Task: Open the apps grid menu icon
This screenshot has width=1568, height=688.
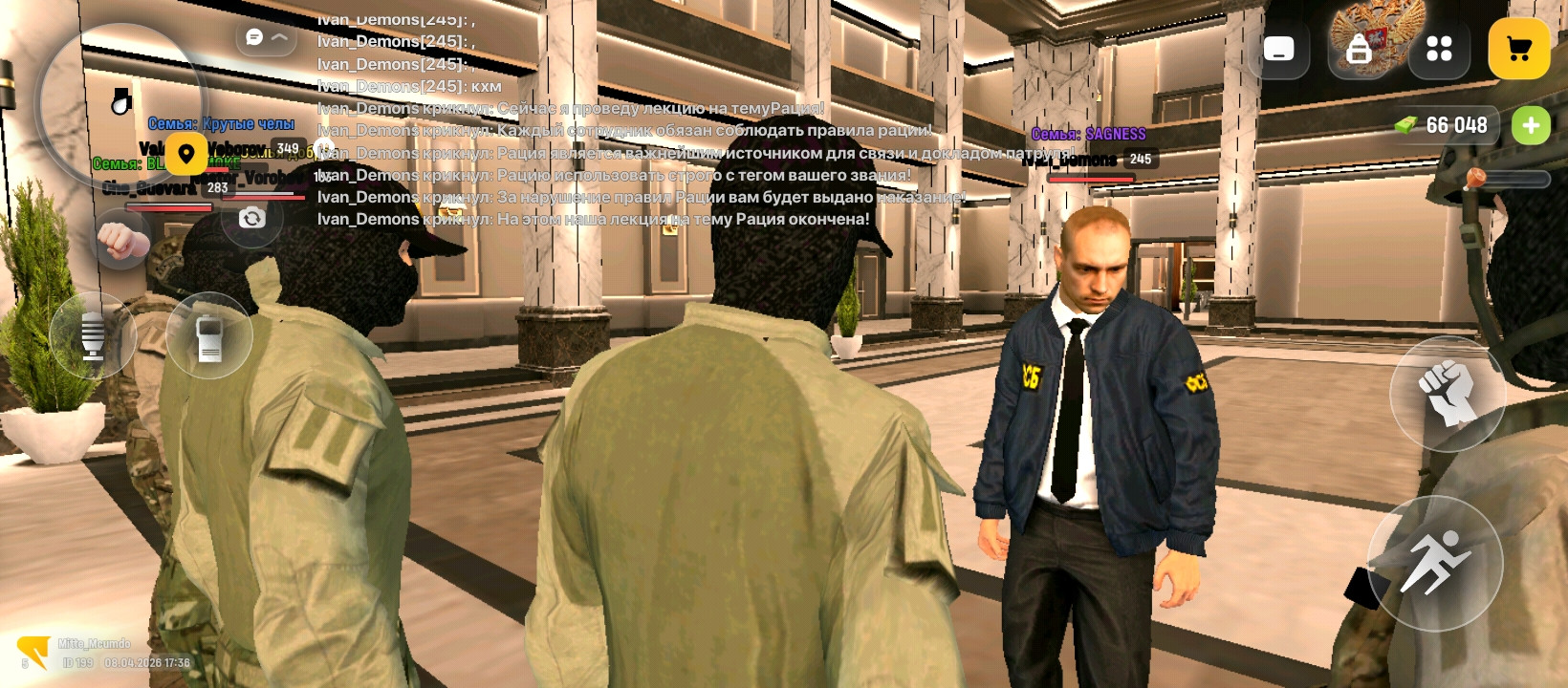Action: pyautogui.click(x=1438, y=50)
